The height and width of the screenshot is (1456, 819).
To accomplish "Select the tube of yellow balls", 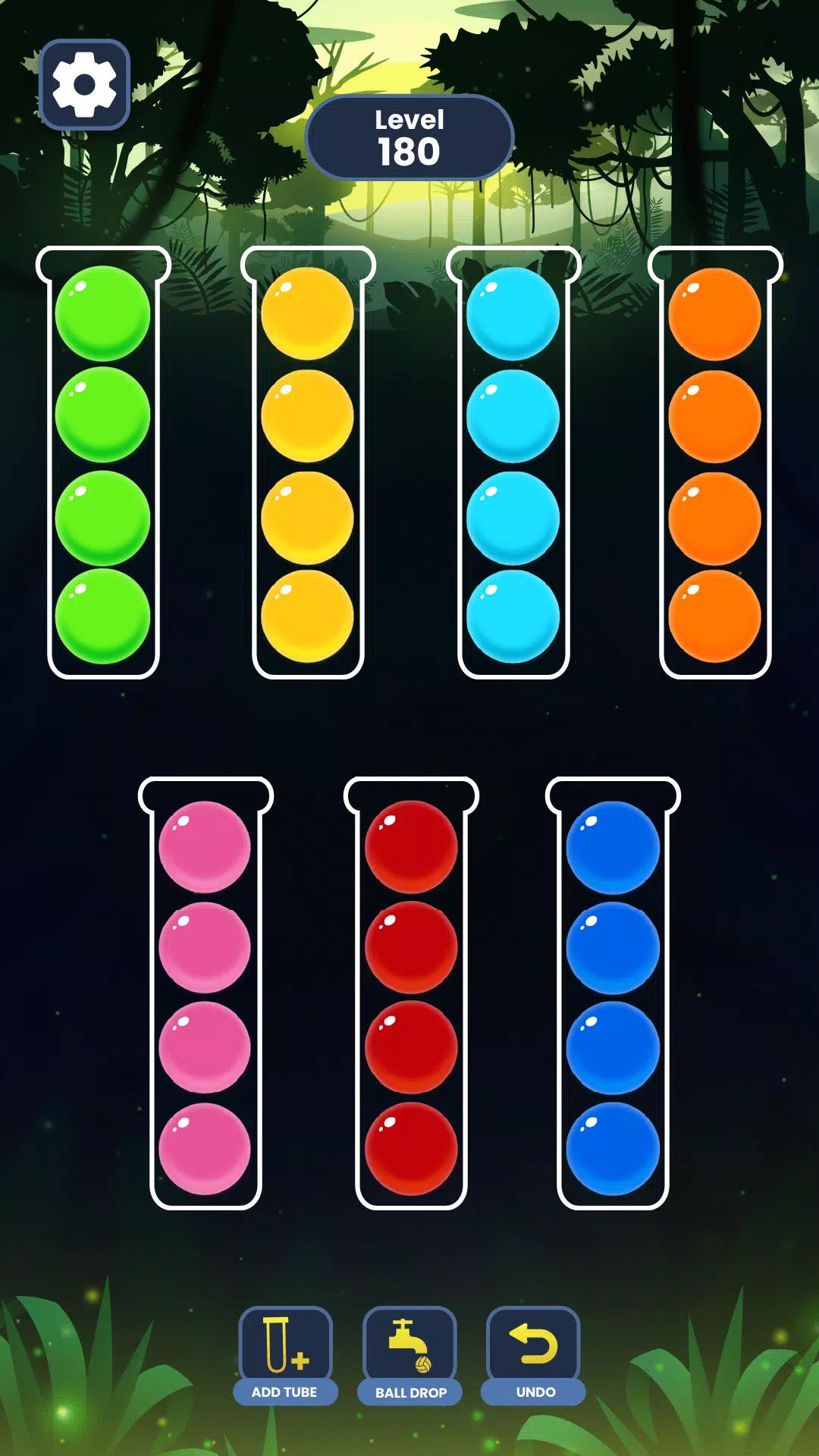I will 308,464.
